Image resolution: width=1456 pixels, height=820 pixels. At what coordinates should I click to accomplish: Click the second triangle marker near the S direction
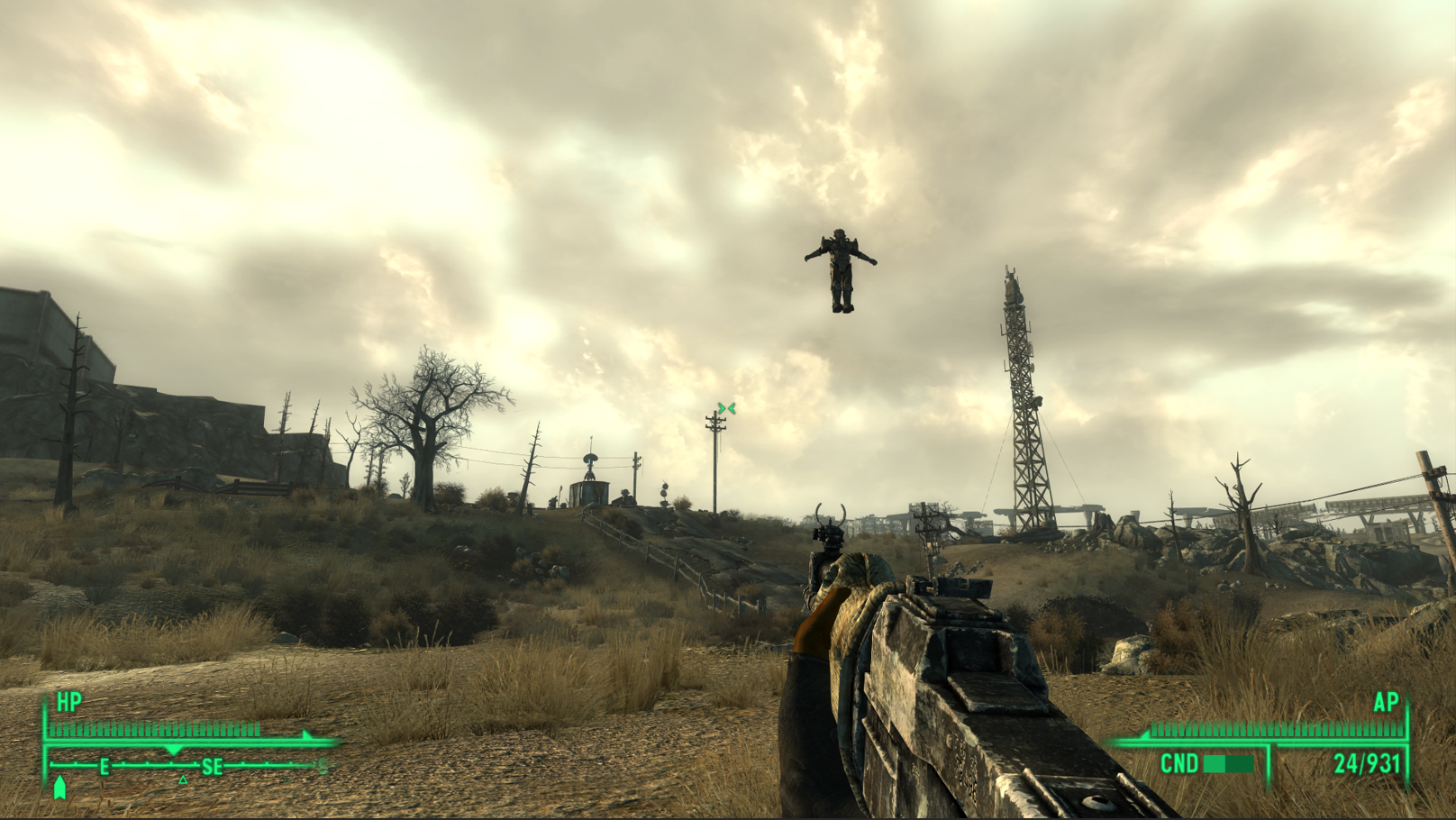click(x=287, y=779)
